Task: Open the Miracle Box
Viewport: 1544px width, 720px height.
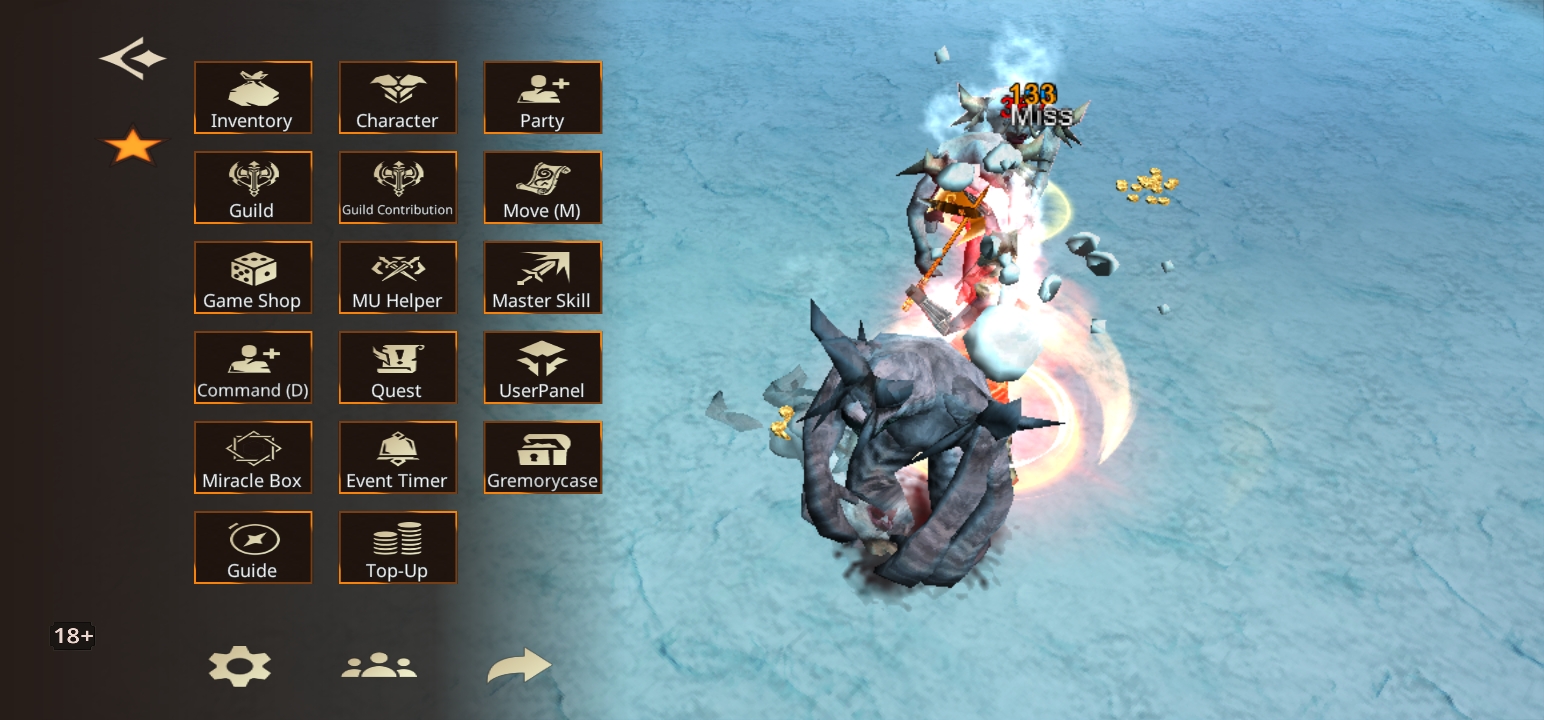Action: [x=252, y=457]
